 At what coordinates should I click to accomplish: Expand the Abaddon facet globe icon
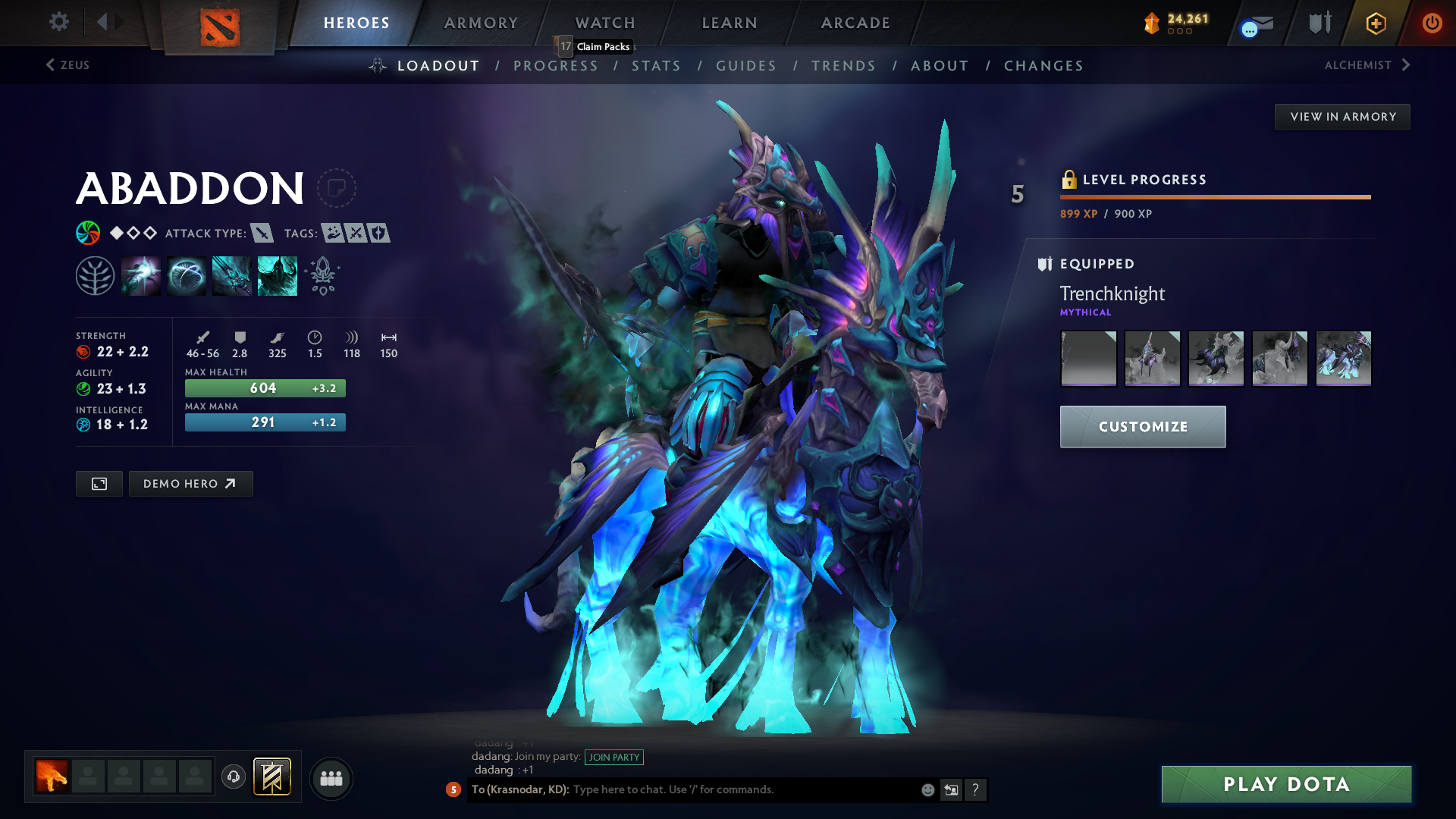[x=89, y=233]
